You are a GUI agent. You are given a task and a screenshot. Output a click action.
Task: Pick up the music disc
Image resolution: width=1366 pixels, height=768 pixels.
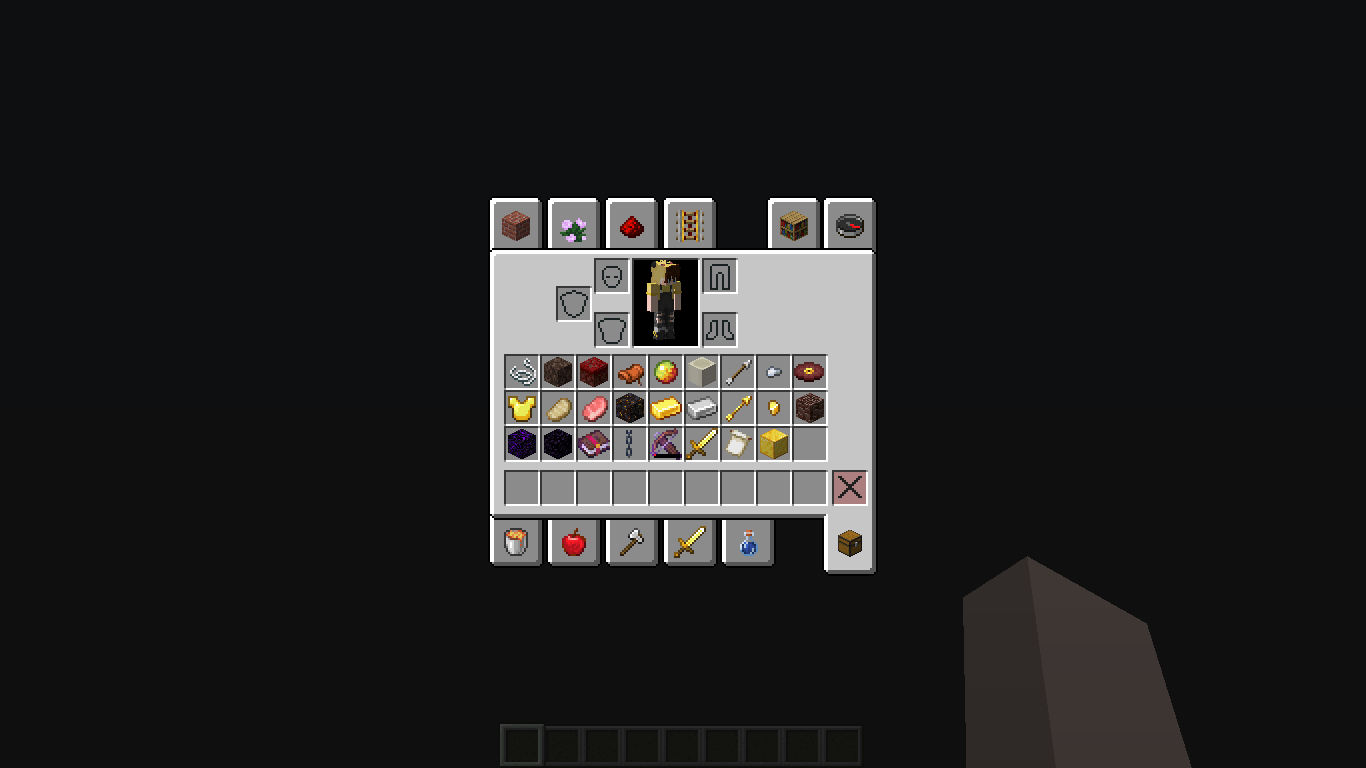(809, 372)
